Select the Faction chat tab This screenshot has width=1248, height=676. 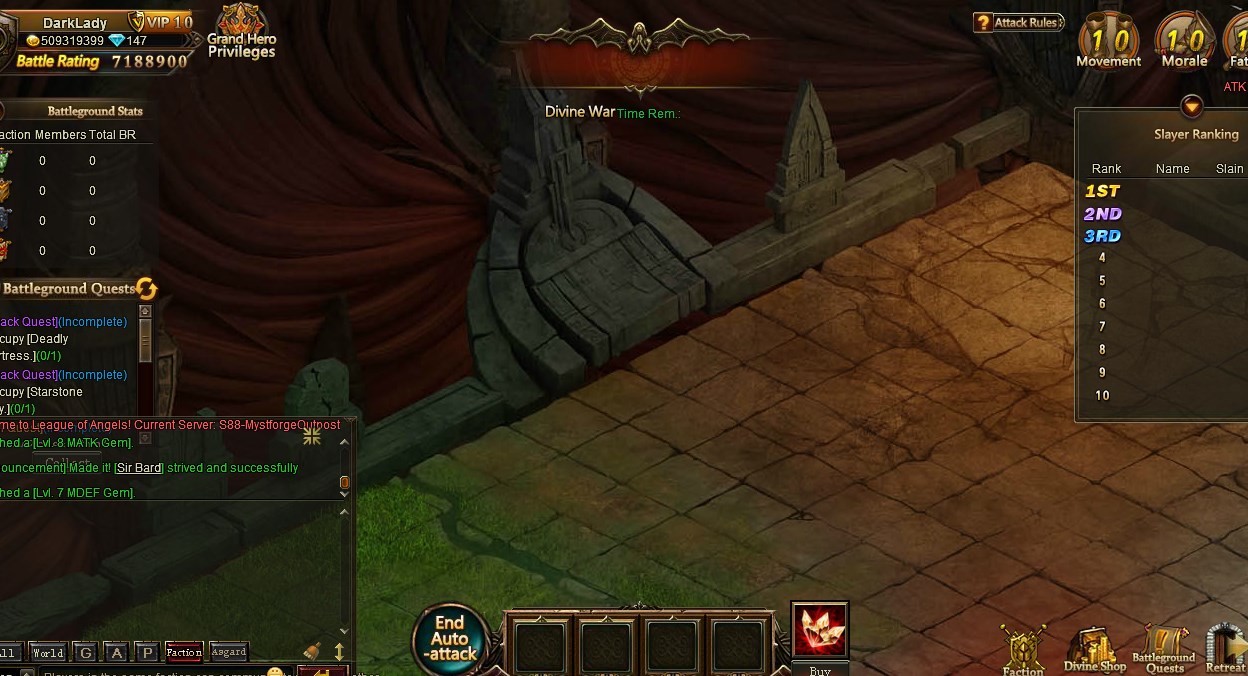tap(184, 653)
